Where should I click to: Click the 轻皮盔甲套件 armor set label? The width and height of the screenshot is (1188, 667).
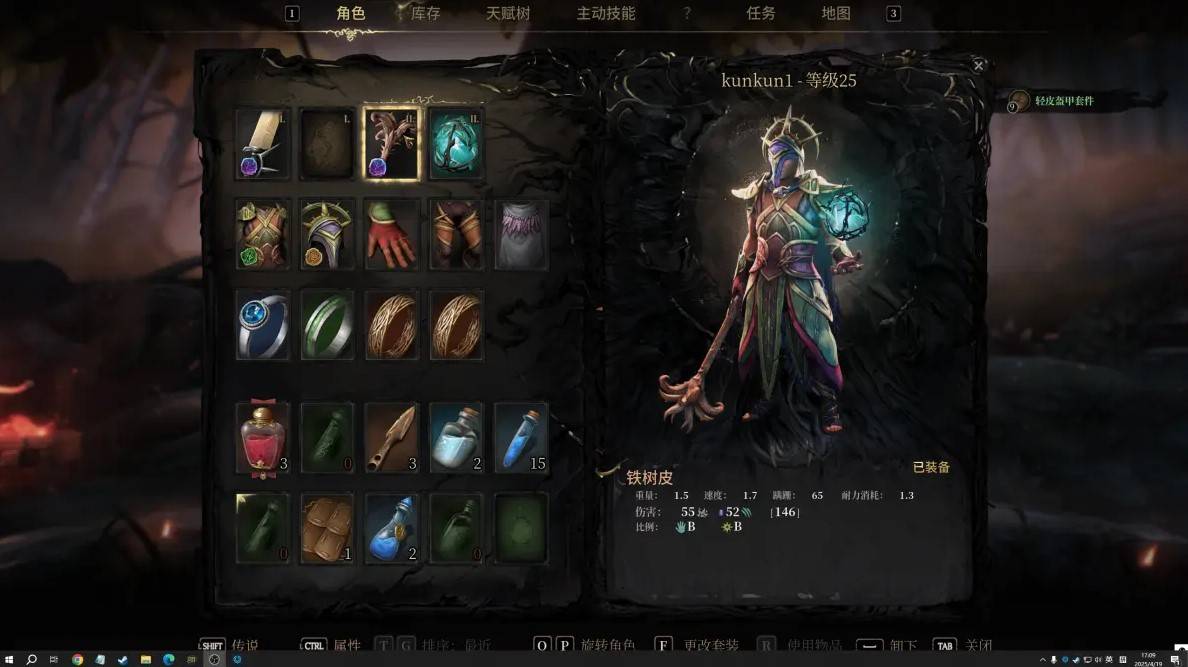click(x=1063, y=101)
